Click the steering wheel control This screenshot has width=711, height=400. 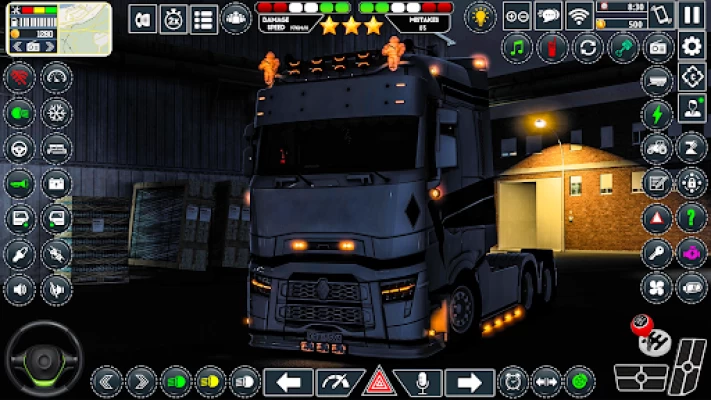43,357
